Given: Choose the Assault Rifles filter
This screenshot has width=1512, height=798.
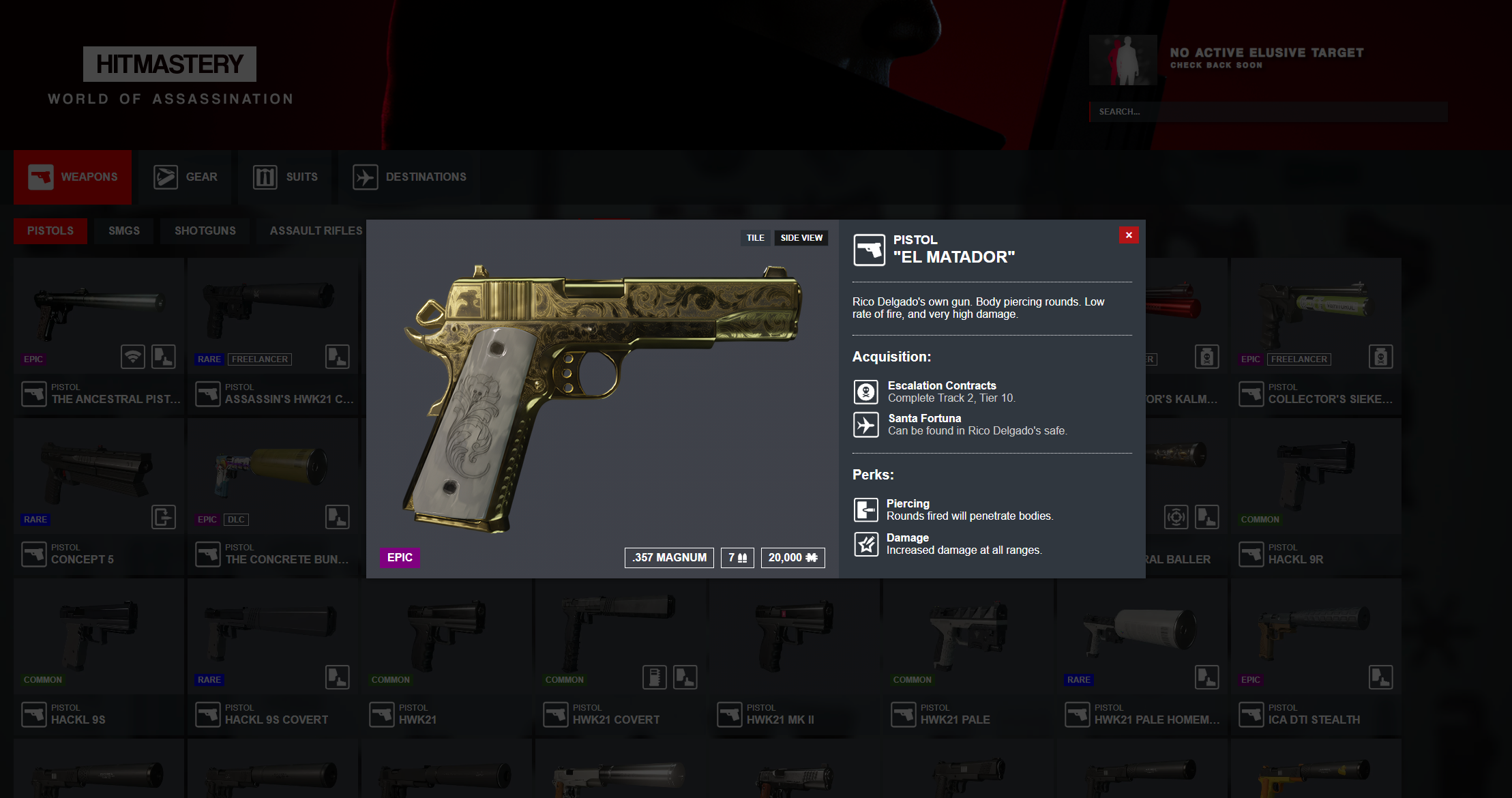Looking at the screenshot, I should tap(316, 231).
